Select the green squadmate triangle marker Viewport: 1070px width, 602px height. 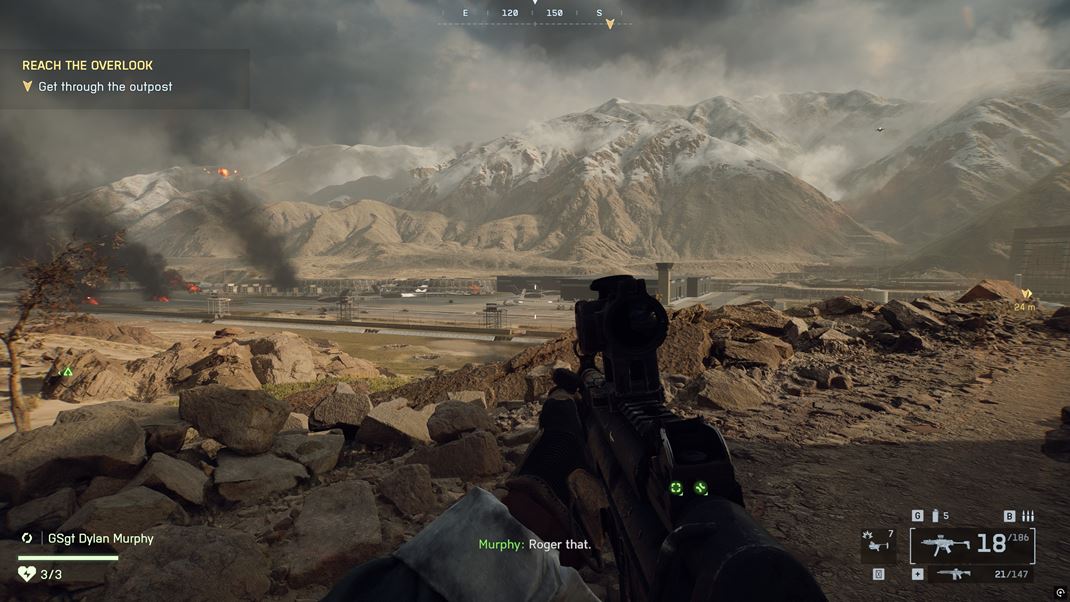67,372
